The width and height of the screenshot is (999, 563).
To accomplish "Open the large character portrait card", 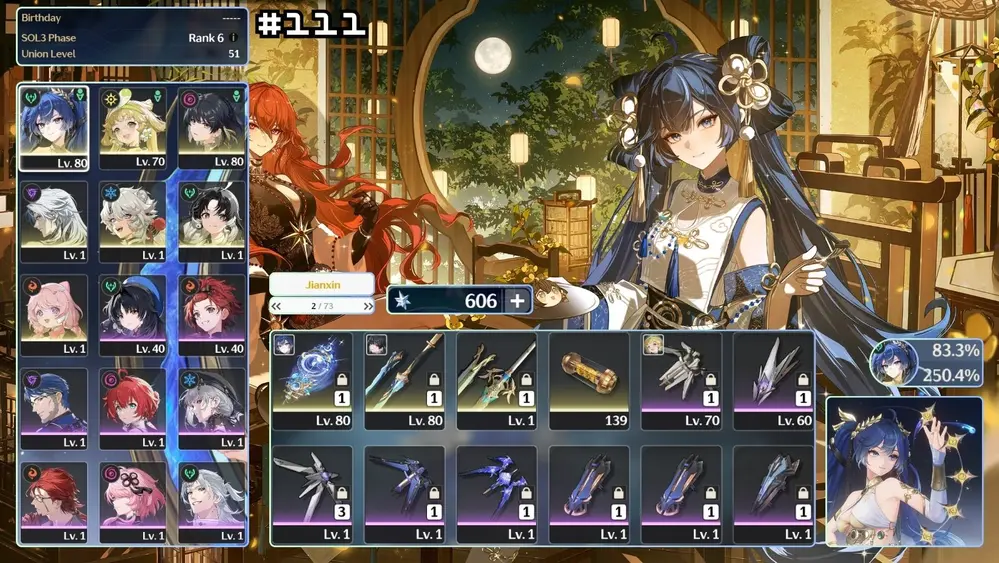I will (904, 472).
